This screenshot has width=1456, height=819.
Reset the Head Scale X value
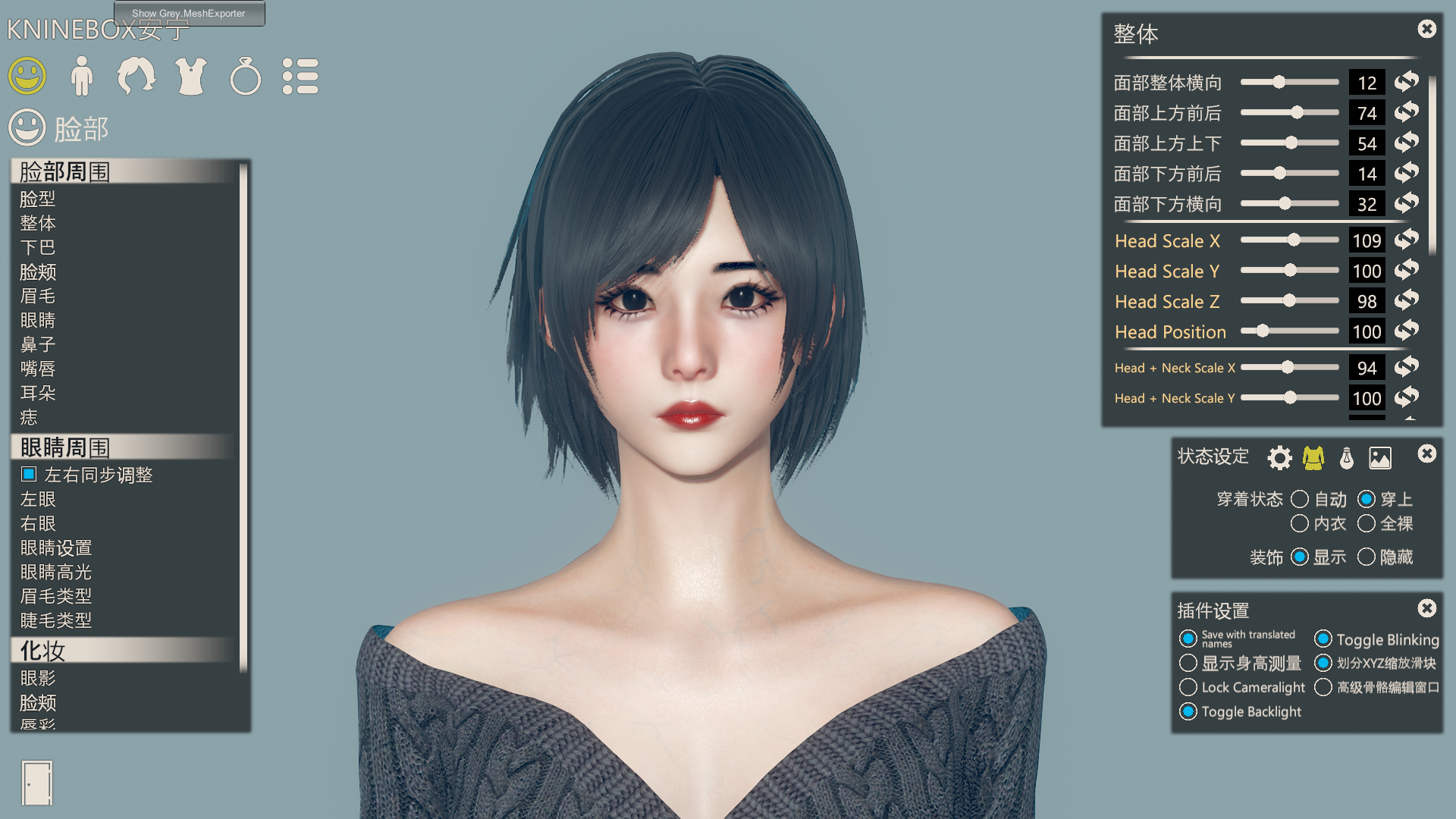pos(1407,240)
